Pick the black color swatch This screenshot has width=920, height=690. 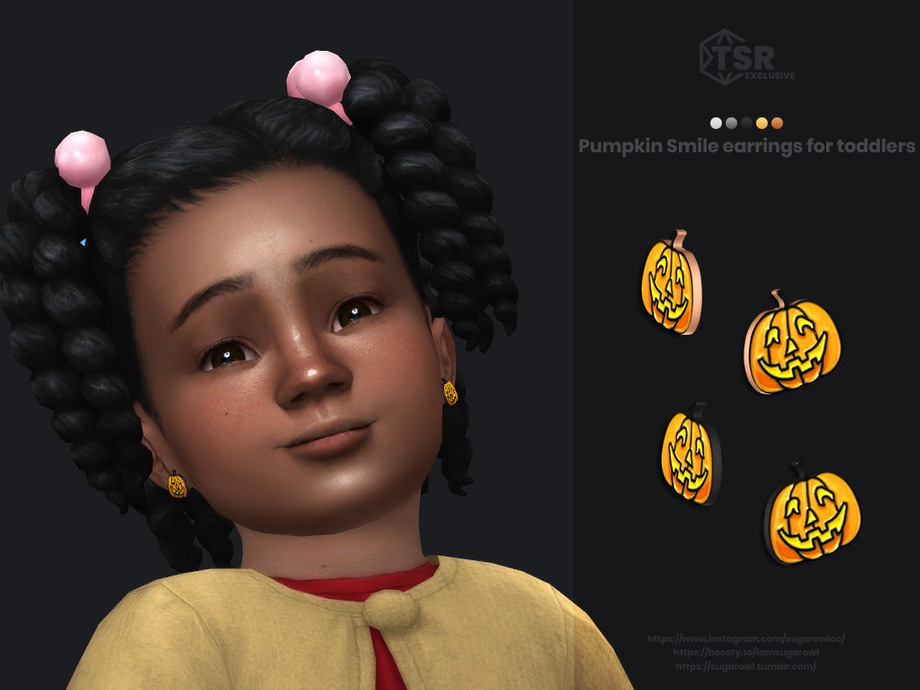pos(746,123)
